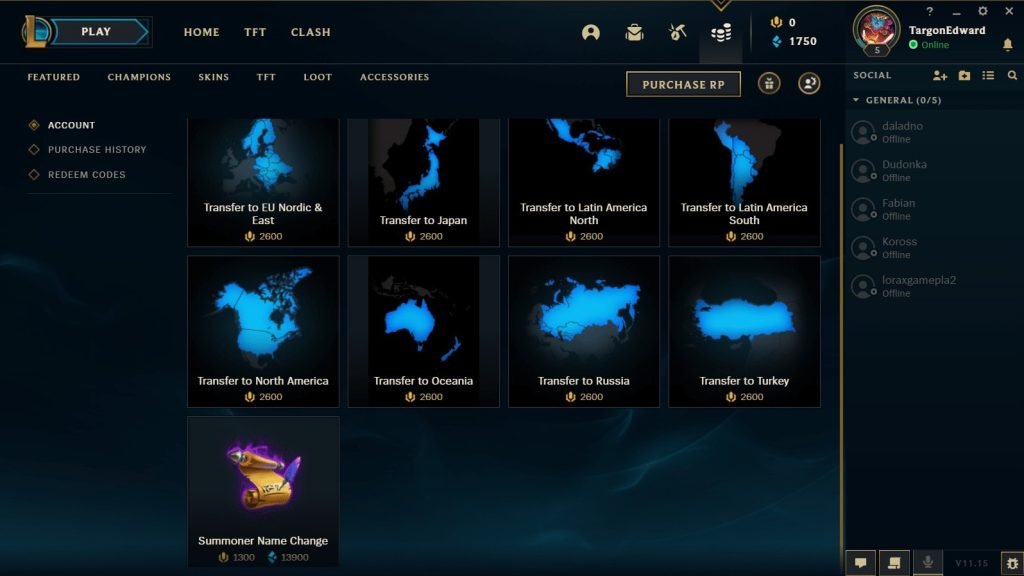Close the League client window

coord(1008,11)
